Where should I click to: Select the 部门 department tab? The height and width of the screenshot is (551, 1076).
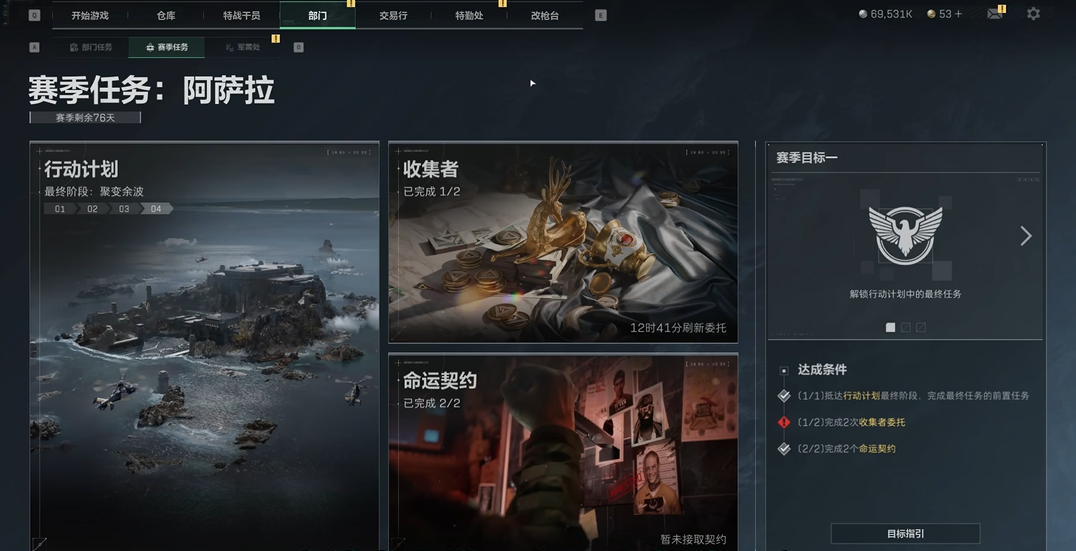coord(317,16)
